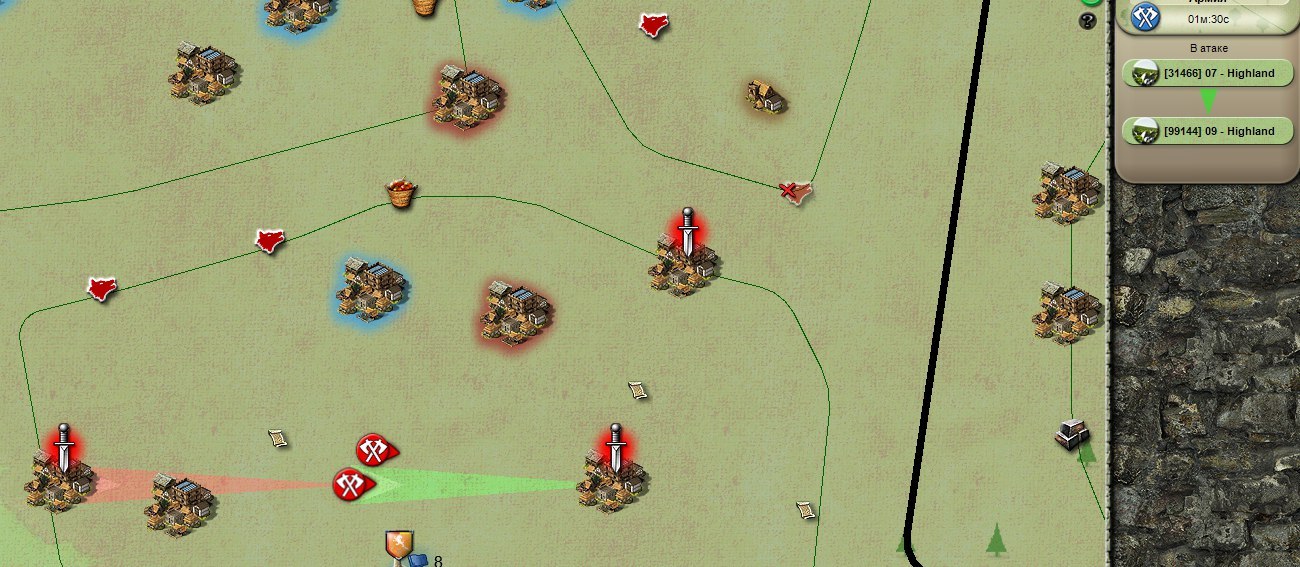Select the [99144] 09 - Highland entry
The image size is (1300, 567).
point(1208,131)
